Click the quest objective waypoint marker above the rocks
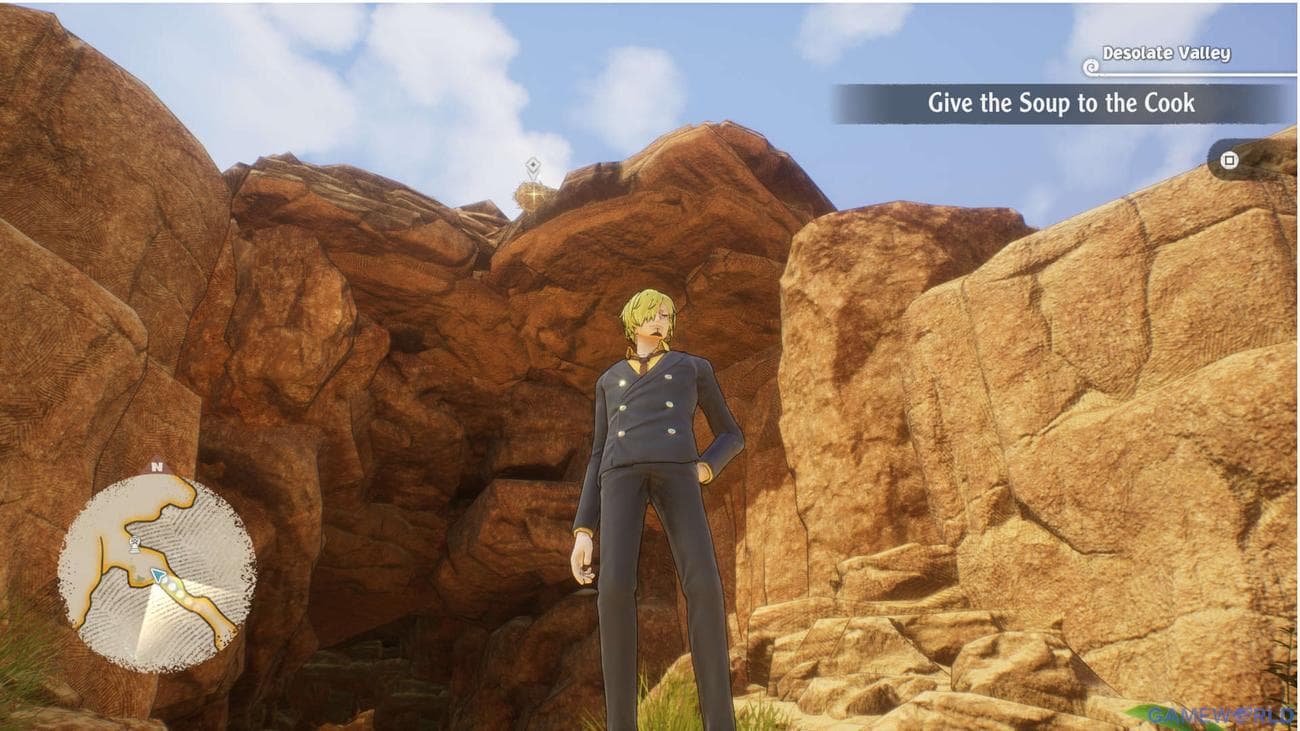This screenshot has width=1300, height=731. 533,165
